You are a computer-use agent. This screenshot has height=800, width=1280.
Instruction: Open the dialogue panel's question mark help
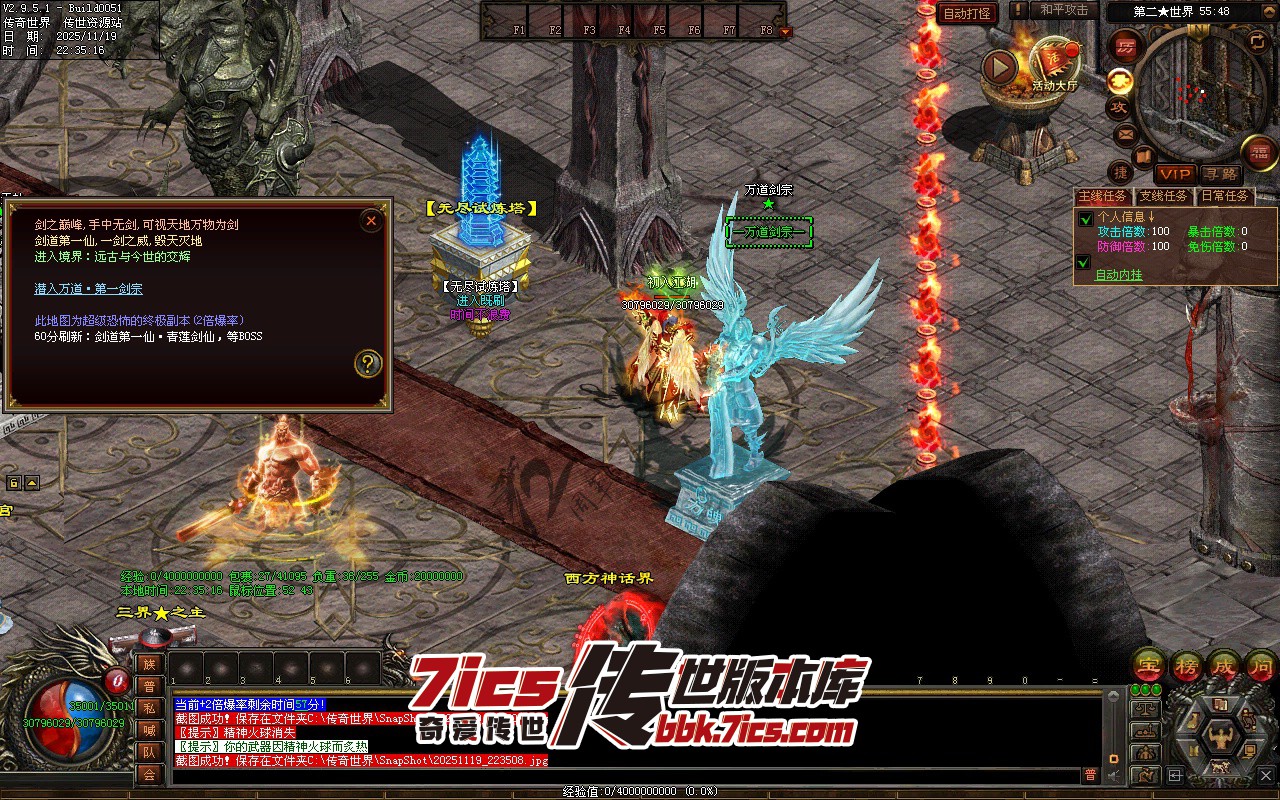point(368,363)
